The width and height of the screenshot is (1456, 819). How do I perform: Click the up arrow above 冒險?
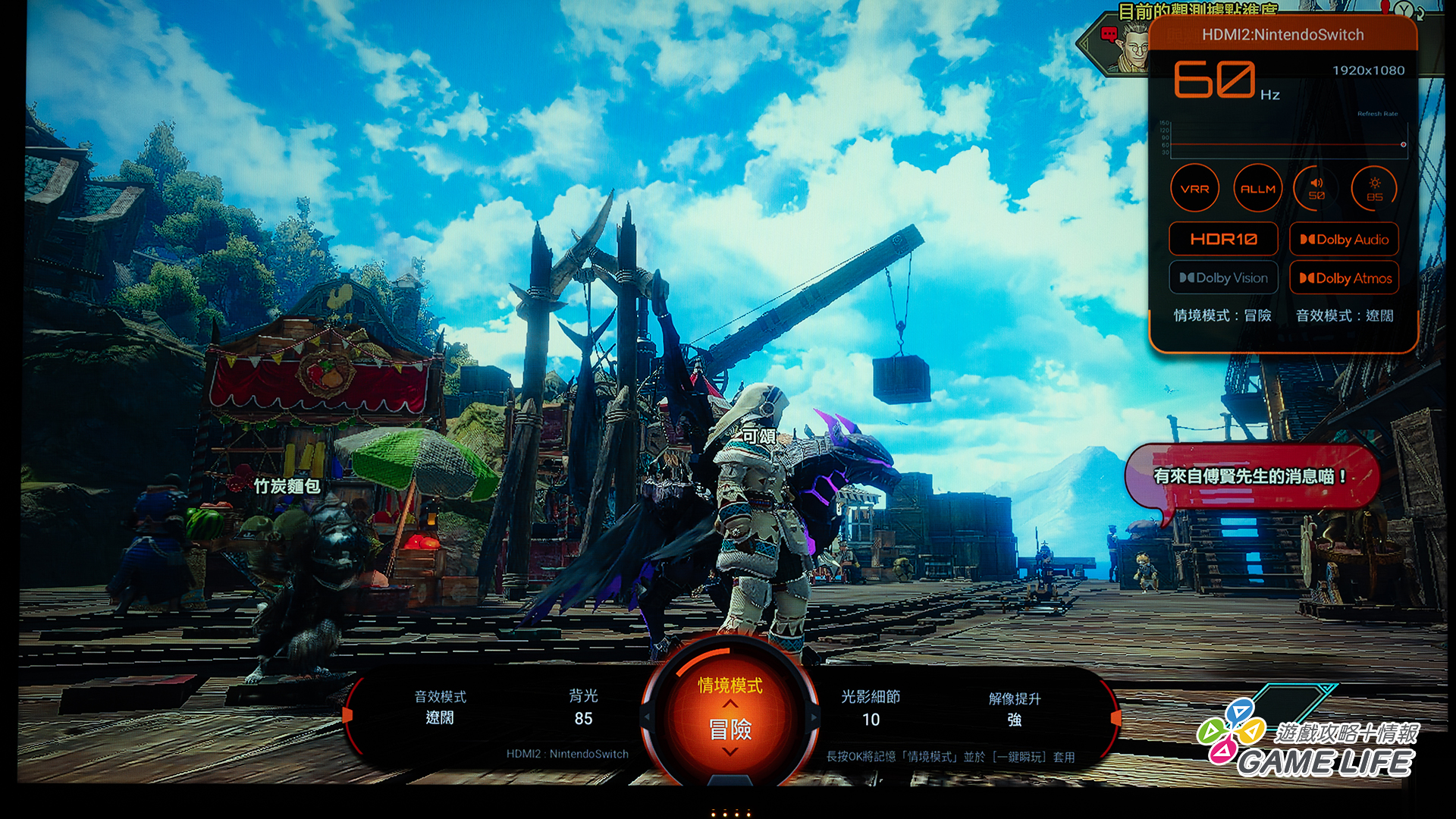[730, 704]
